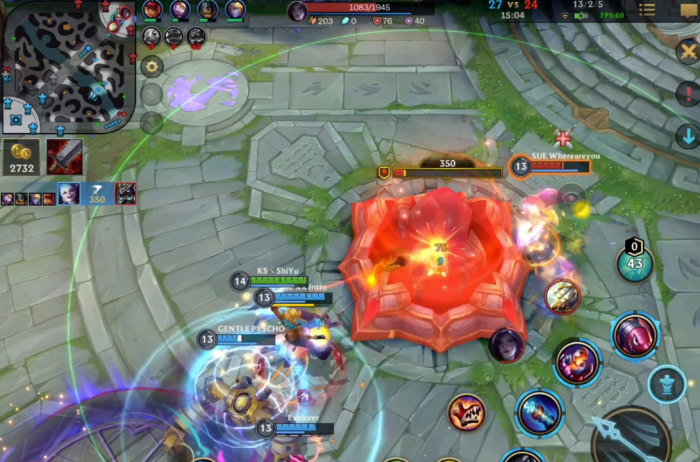The width and height of the screenshot is (700, 462).
Task: Tap the 350 gold bounty notification
Action: click(x=97, y=194)
